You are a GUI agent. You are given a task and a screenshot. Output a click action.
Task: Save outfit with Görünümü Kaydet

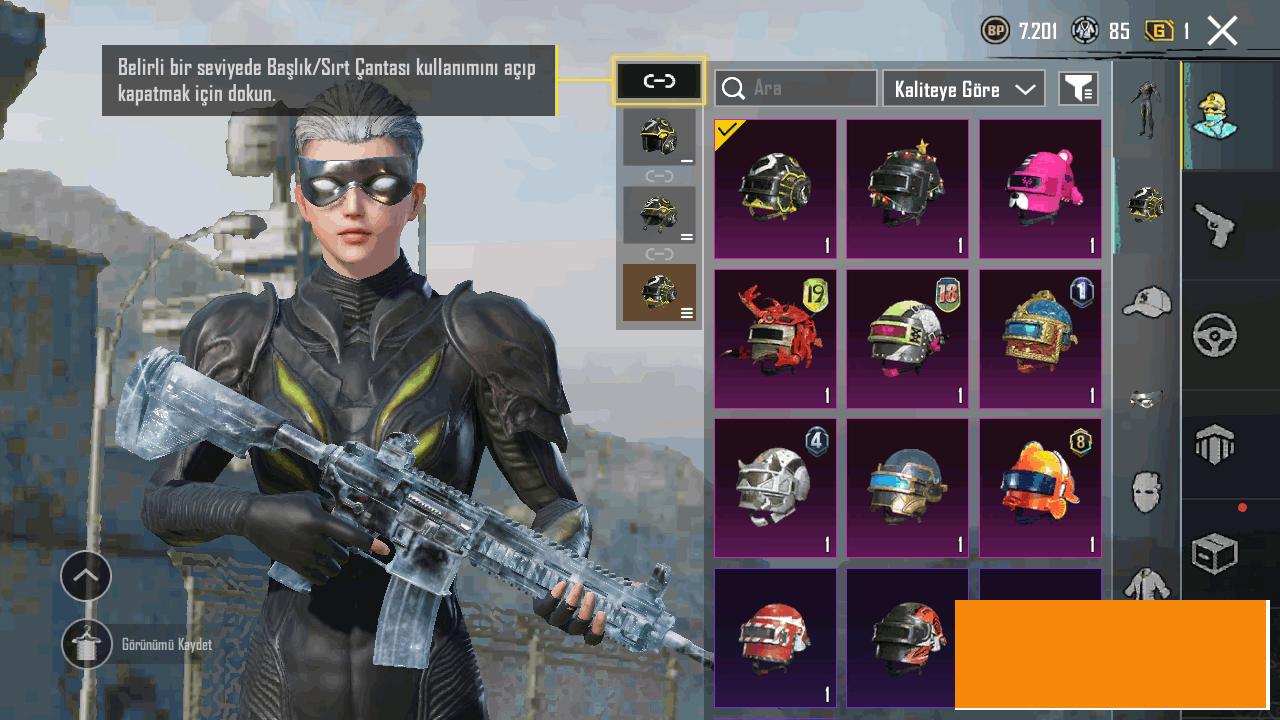pyautogui.click(x=87, y=645)
